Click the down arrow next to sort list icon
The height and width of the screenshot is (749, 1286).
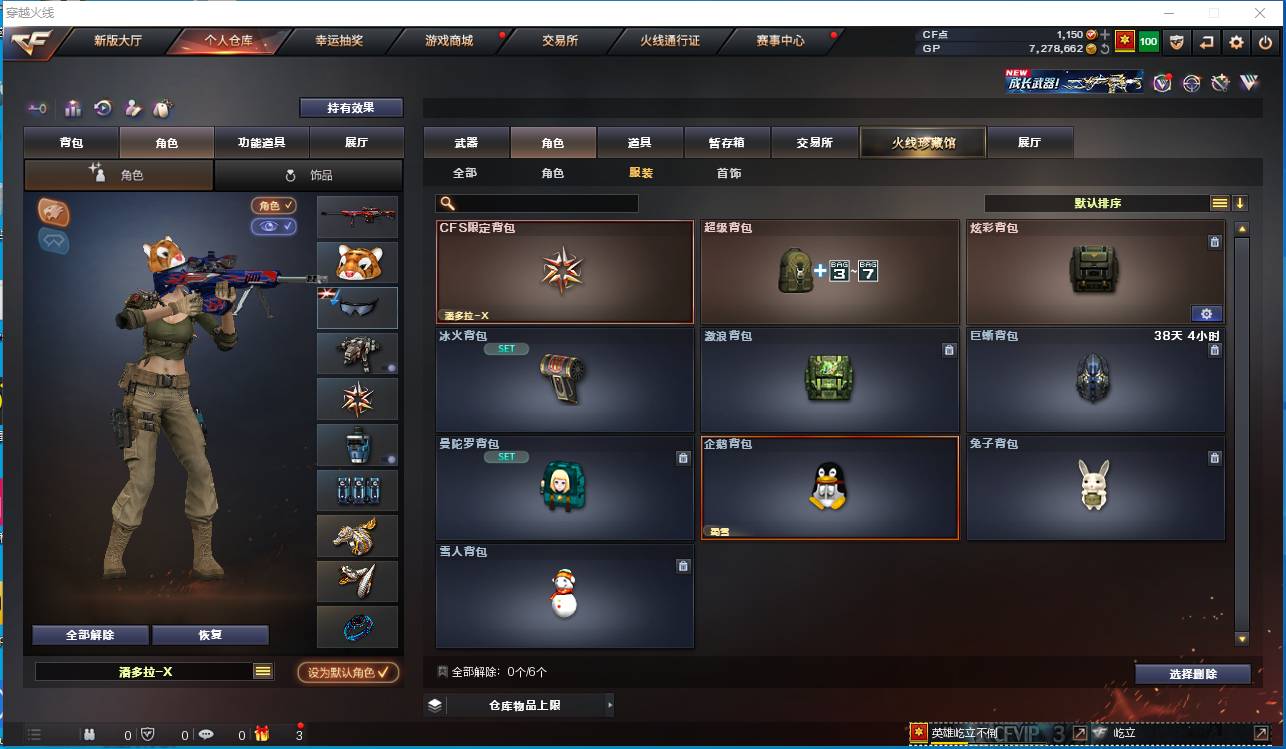[1241, 202]
